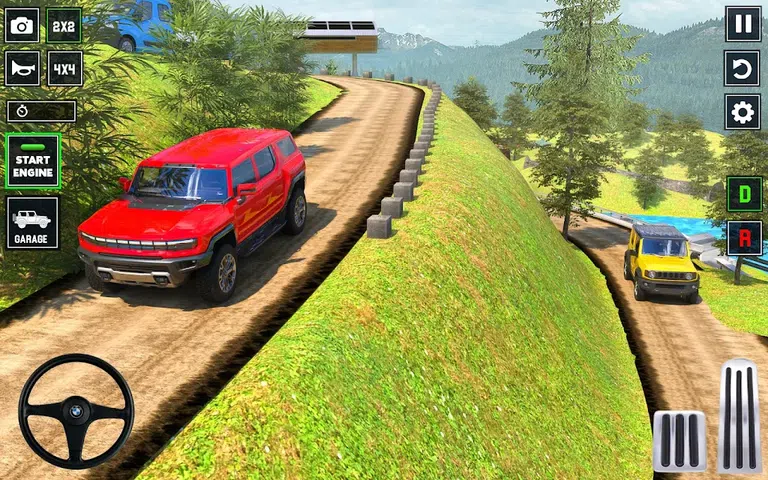Step on the gas accelerator pedal
Screen dimensions: 768x480
(739, 415)
